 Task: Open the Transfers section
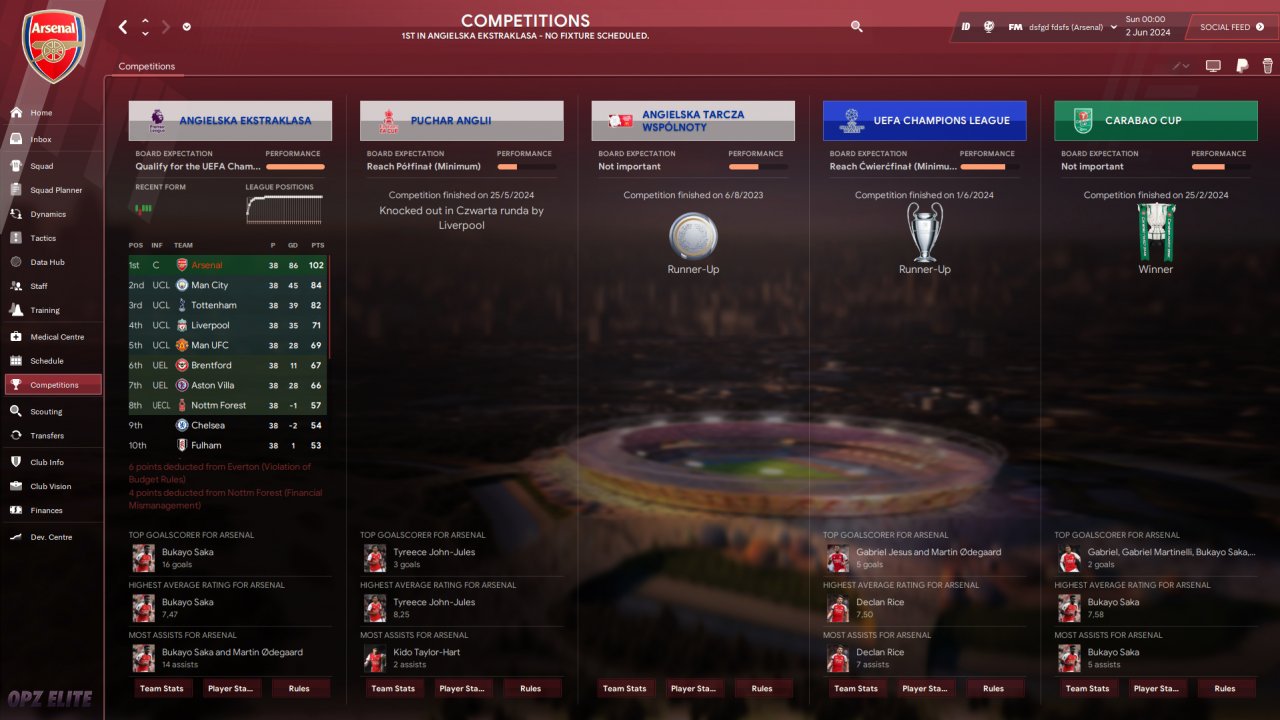click(46, 435)
